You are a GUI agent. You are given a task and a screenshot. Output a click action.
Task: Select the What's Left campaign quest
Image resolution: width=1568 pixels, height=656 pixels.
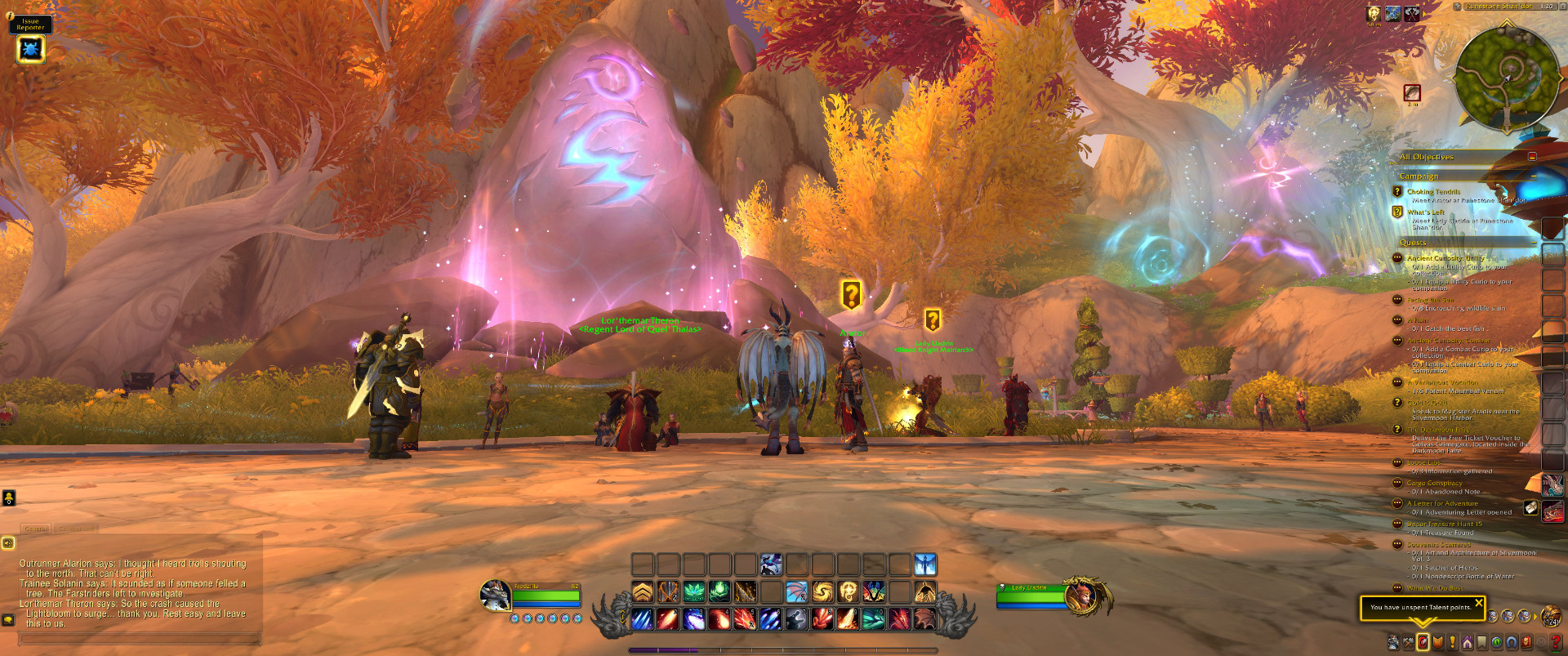(1425, 212)
